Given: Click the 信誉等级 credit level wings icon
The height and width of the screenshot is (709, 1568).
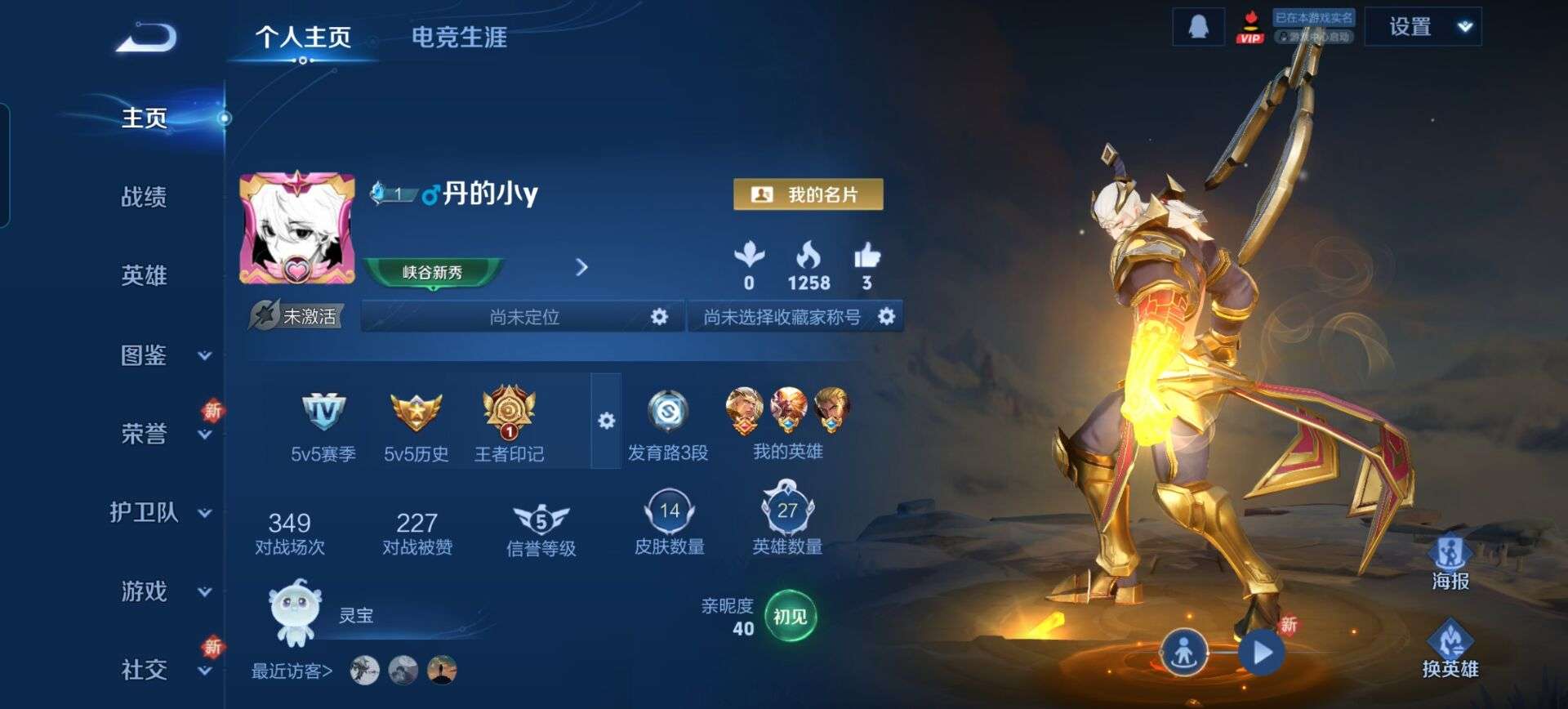Looking at the screenshot, I should (x=541, y=519).
